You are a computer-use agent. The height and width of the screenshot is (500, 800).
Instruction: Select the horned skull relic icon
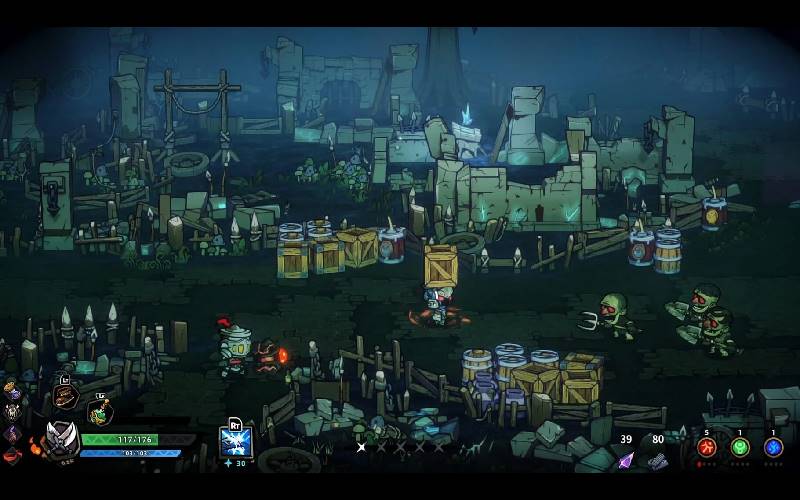click(12, 411)
